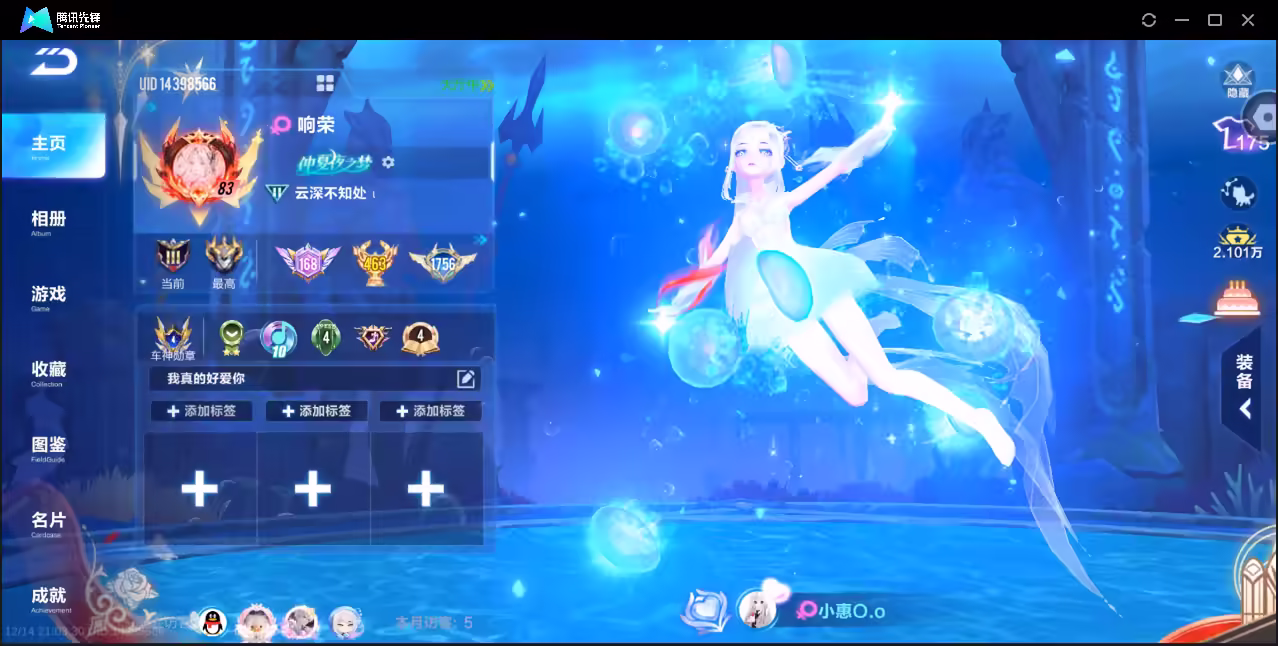The width and height of the screenshot is (1278, 646).
Task: Switch to the 名片 card tab
Action: 48,522
